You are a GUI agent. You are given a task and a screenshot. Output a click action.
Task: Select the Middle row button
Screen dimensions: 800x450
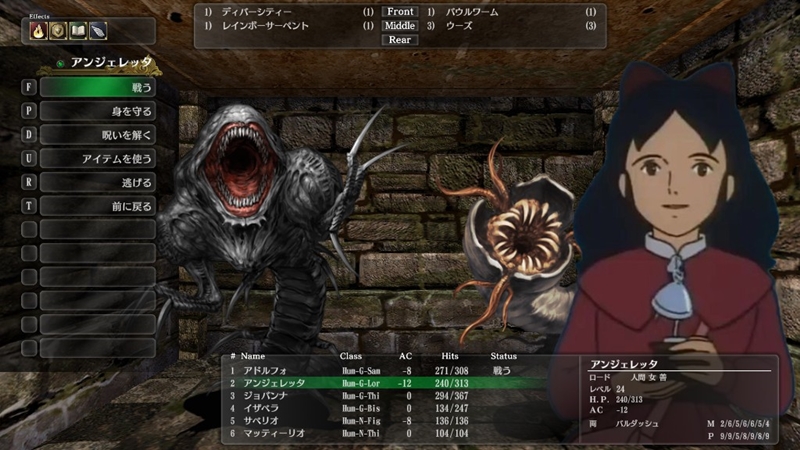tap(399, 26)
